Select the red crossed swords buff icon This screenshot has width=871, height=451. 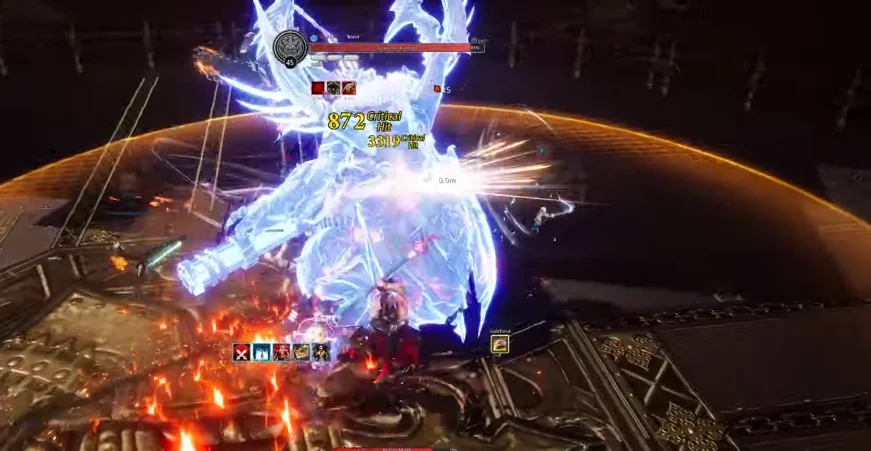point(241,352)
